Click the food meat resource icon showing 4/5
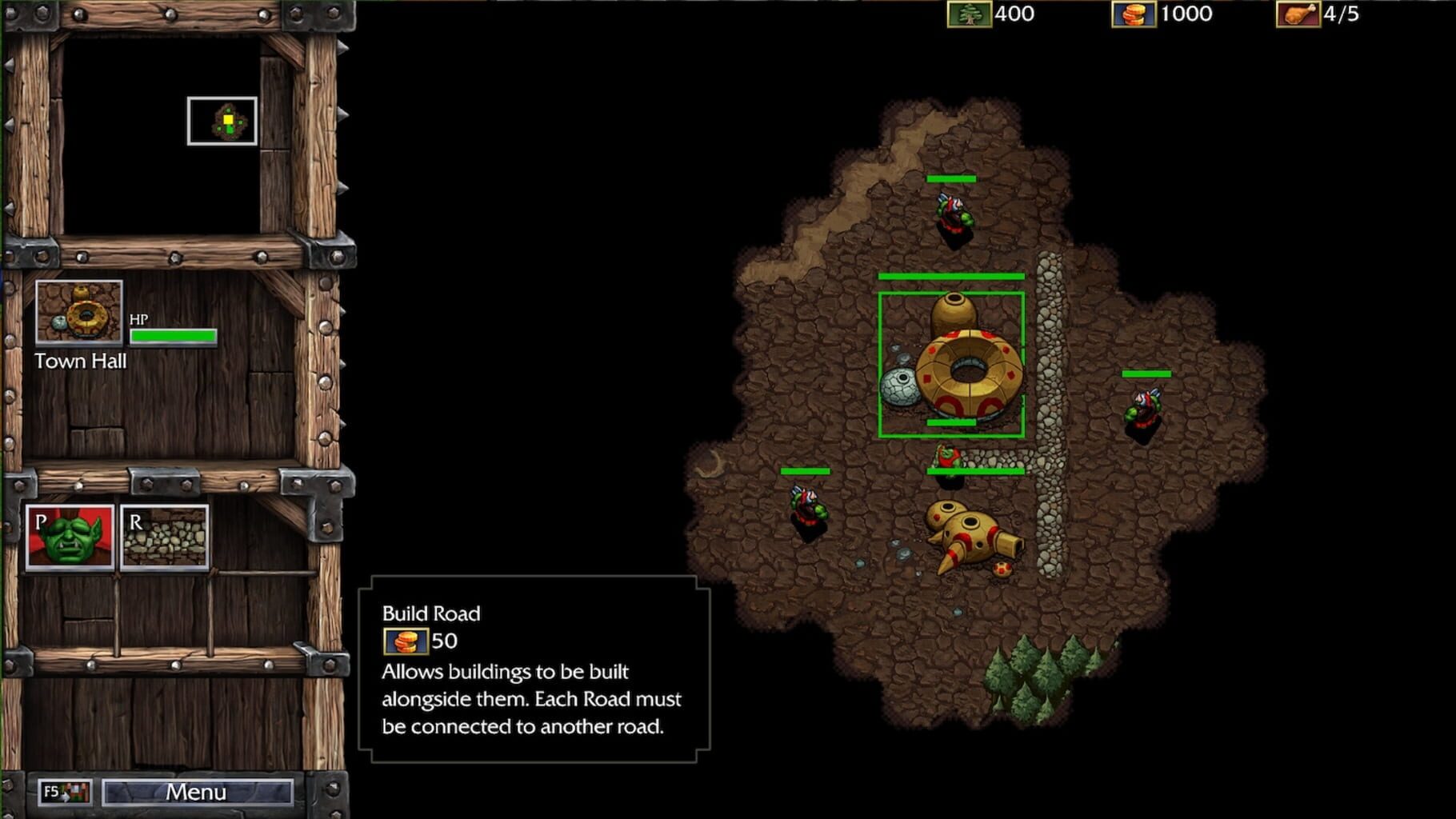1456x819 pixels. (x=1300, y=14)
